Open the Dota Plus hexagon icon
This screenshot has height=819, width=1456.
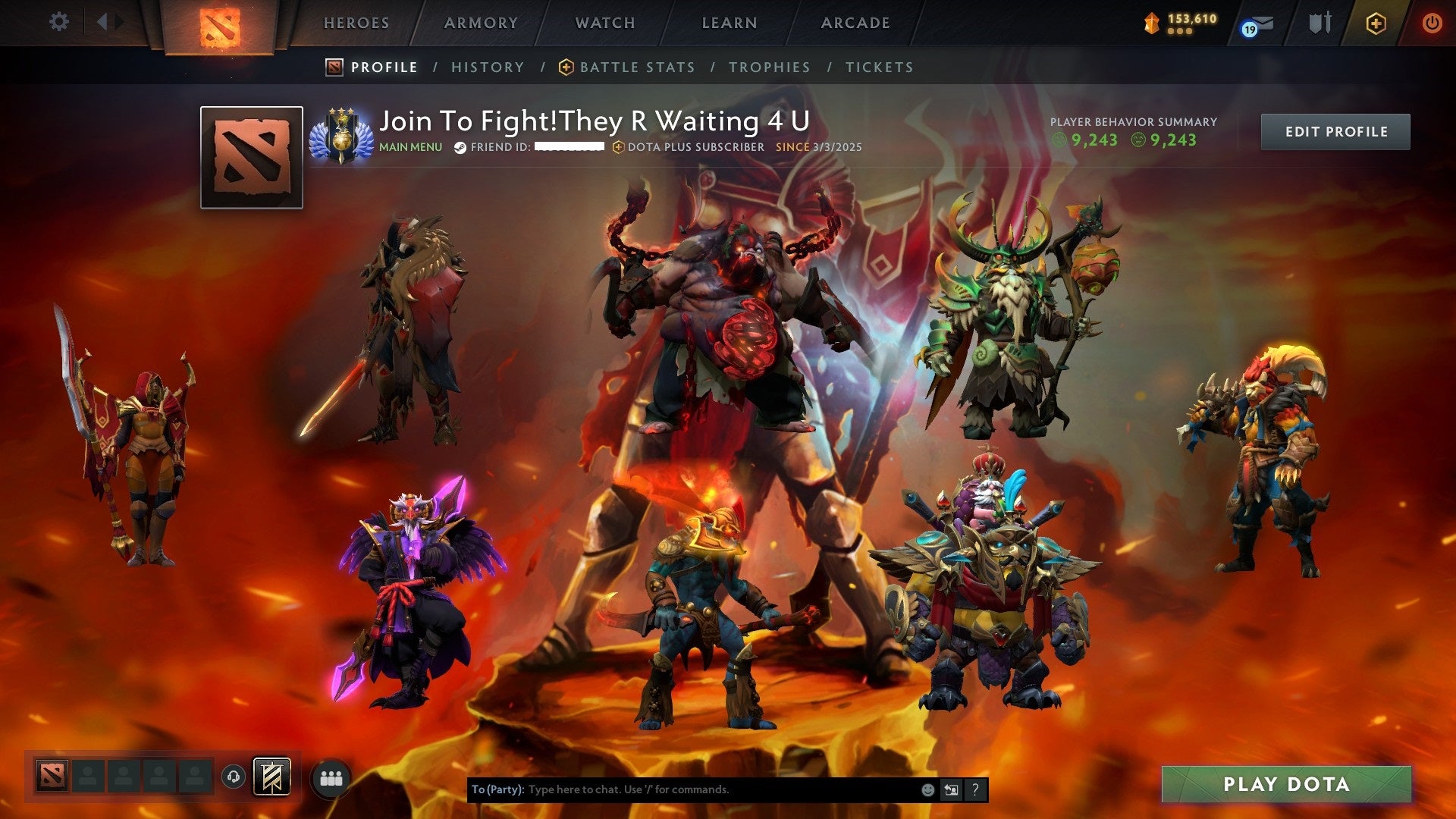pyautogui.click(x=1378, y=23)
